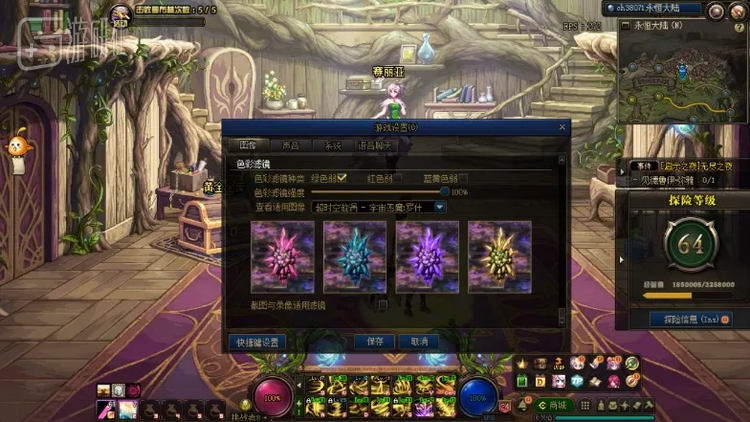
Task: Save settings with the 保存 button
Action: 375,342
